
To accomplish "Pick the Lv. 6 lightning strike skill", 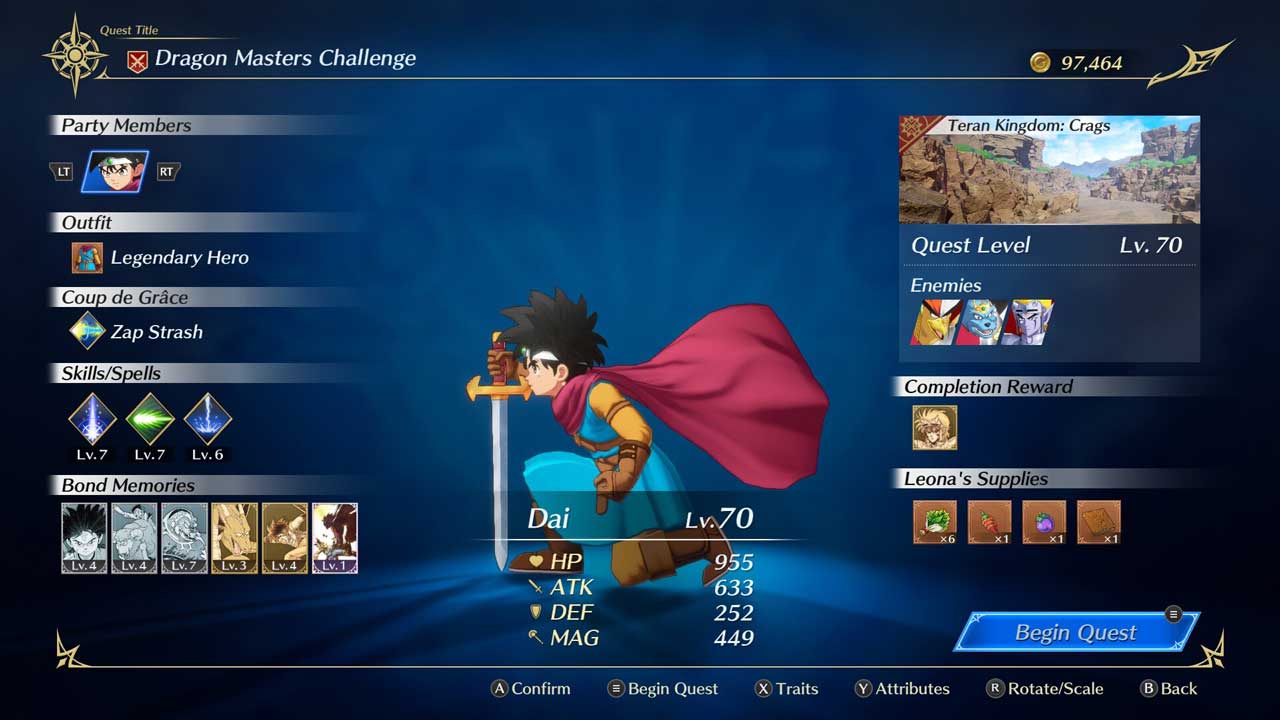I will pyautogui.click(x=208, y=417).
